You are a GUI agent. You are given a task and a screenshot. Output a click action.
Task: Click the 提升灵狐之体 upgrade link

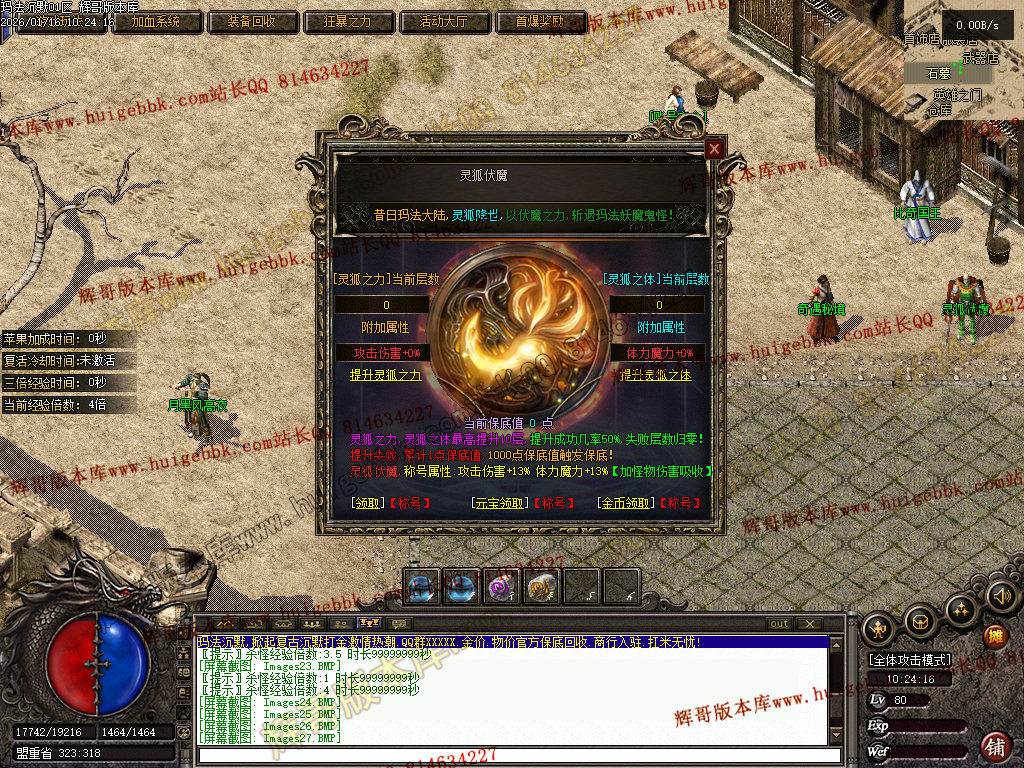pyautogui.click(x=655, y=375)
